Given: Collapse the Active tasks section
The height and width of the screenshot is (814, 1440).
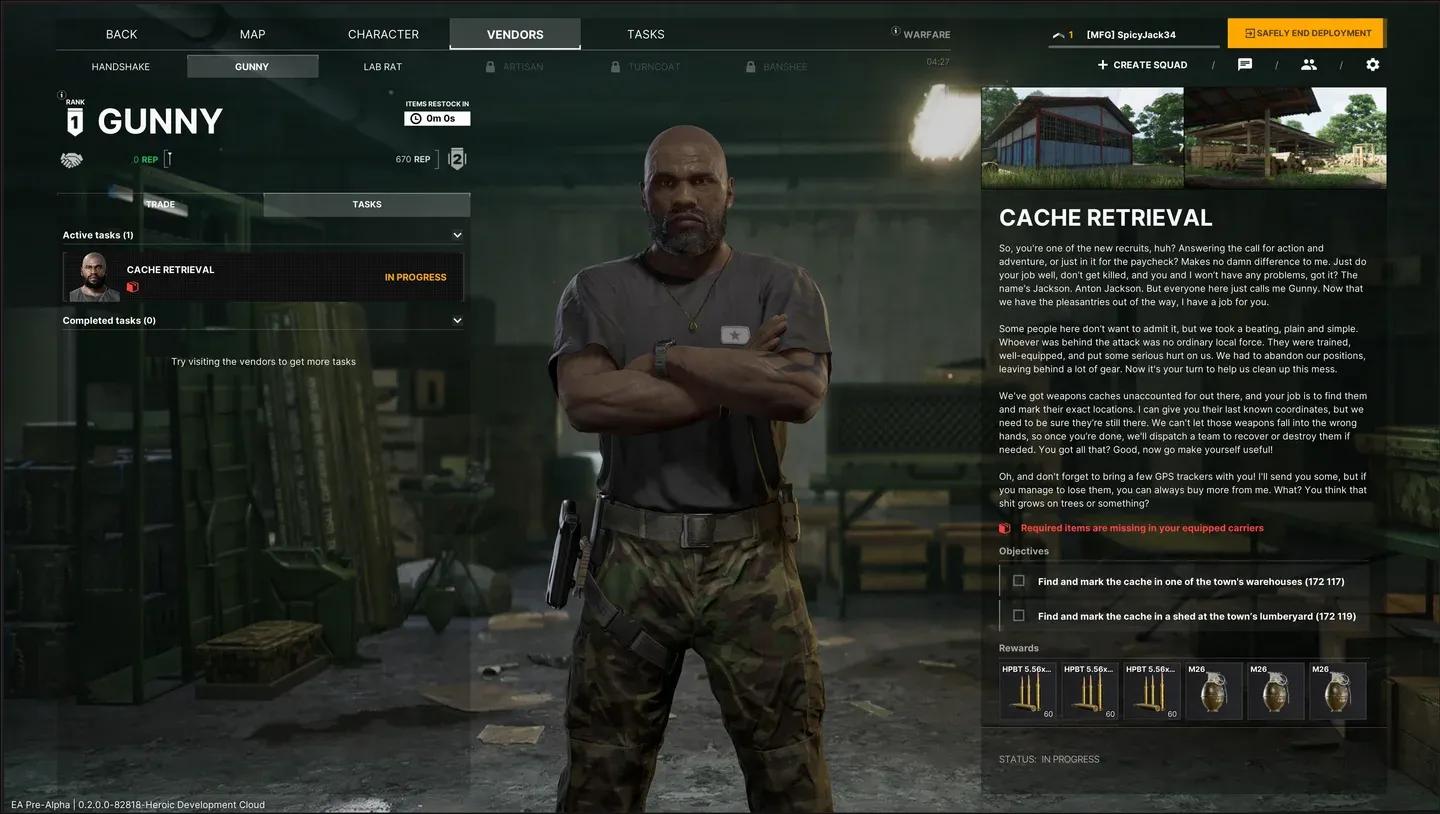Looking at the screenshot, I should pos(457,234).
